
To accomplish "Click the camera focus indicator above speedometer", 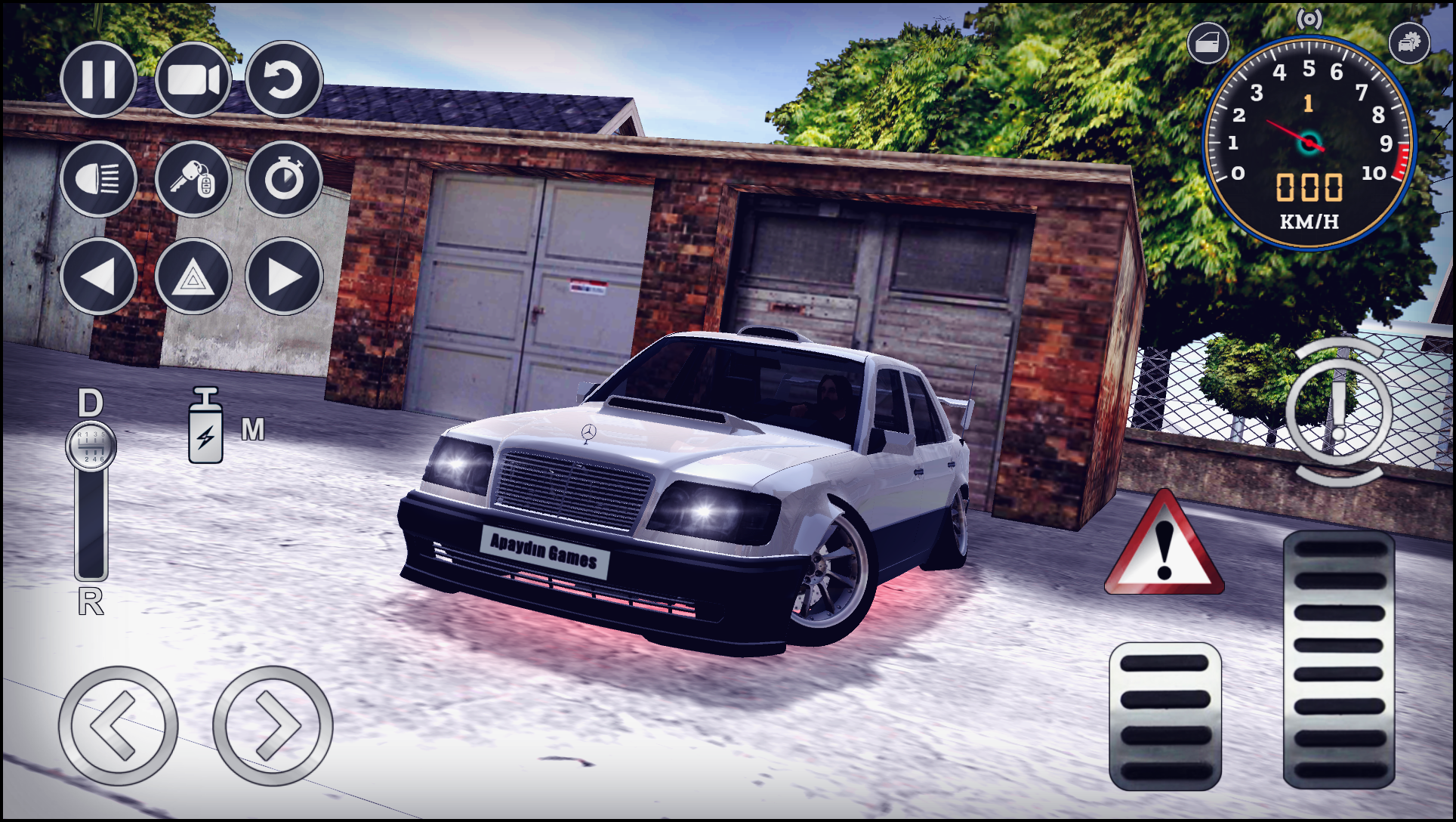I will (1309, 20).
